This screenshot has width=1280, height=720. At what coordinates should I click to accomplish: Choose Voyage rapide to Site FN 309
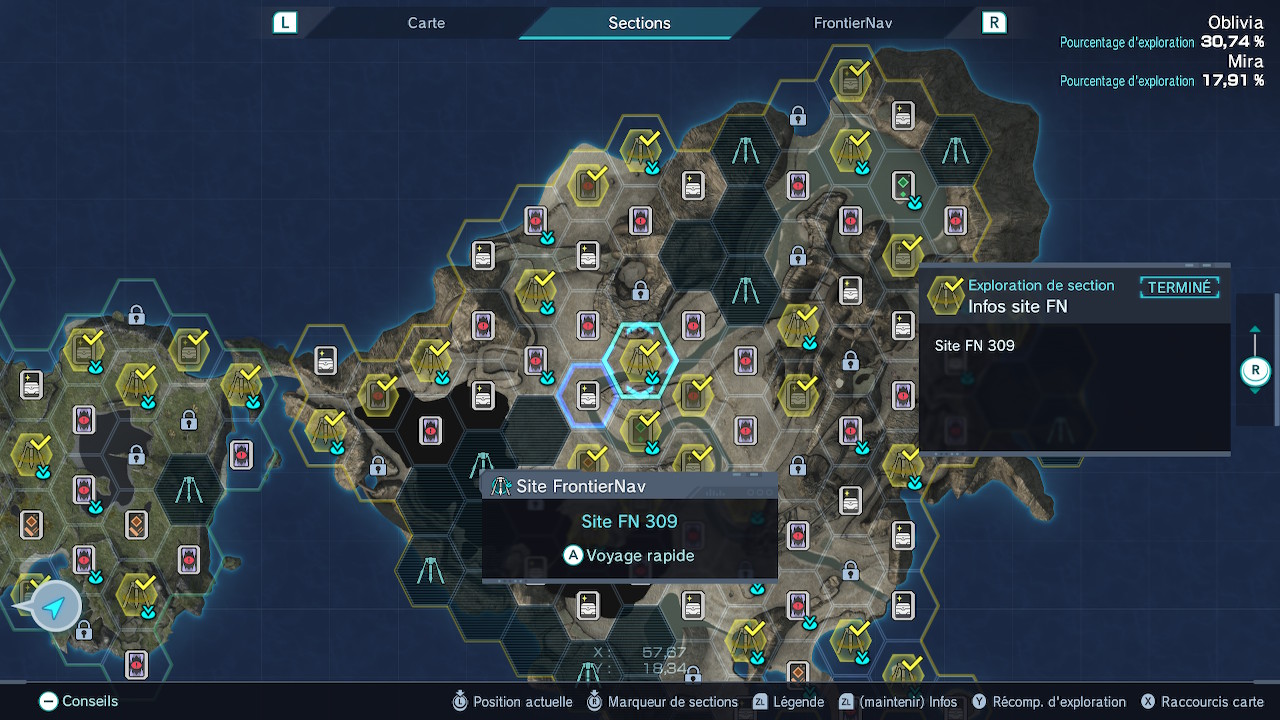629,556
